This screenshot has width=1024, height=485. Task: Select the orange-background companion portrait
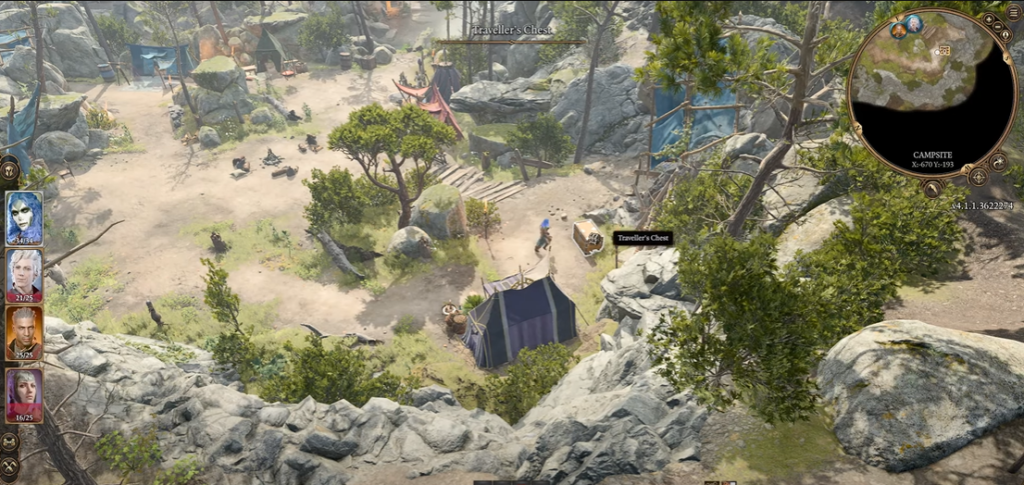(x=23, y=331)
